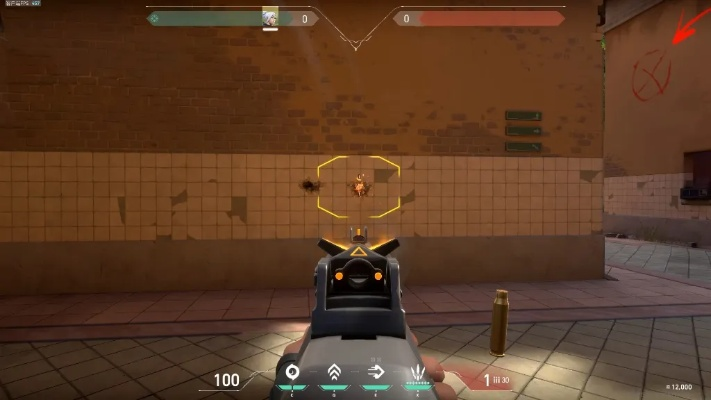Screen dimensions: 711x400
Task: Activate the Blade Storm ultimate knives icon
Action: pyautogui.click(x=417, y=374)
